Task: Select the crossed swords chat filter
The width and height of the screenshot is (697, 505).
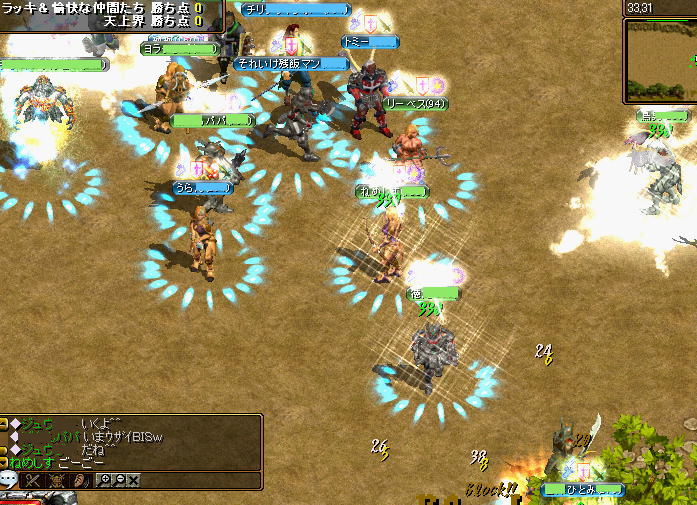Action: [34, 481]
